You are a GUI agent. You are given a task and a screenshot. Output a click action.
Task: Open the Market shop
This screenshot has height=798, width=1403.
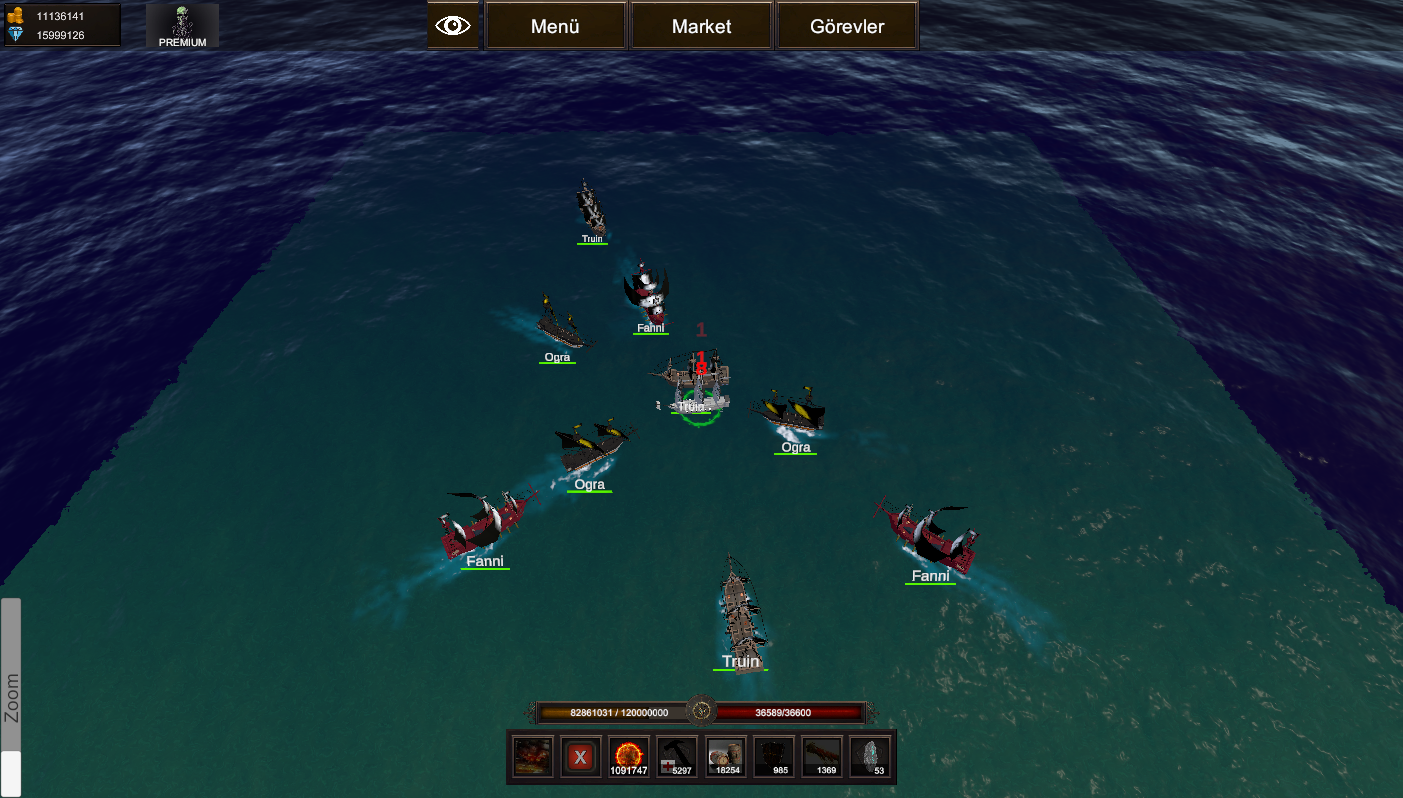701,27
